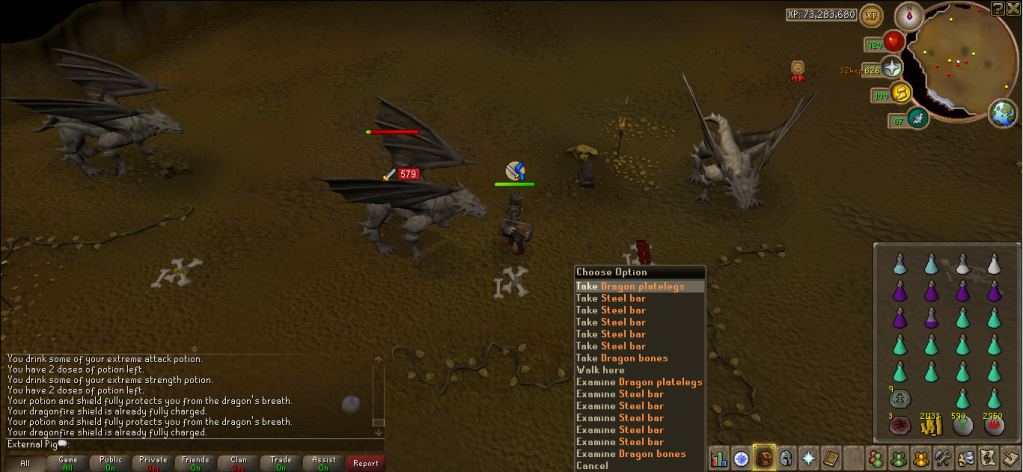Open the world map globe icon
Screen dimensions: 1023x472
click(x=1002, y=113)
